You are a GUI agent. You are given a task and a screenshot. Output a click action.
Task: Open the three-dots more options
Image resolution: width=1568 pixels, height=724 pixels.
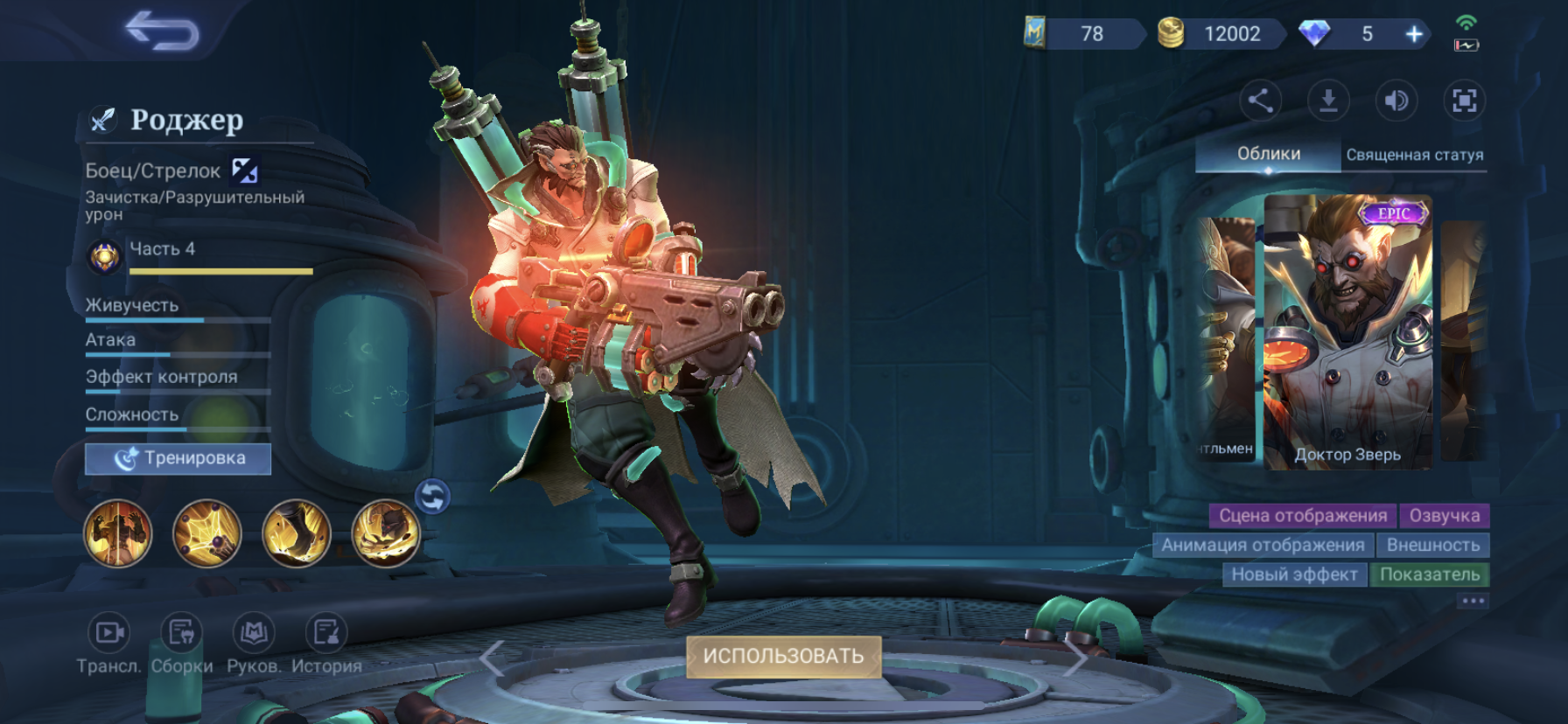point(1473,601)
